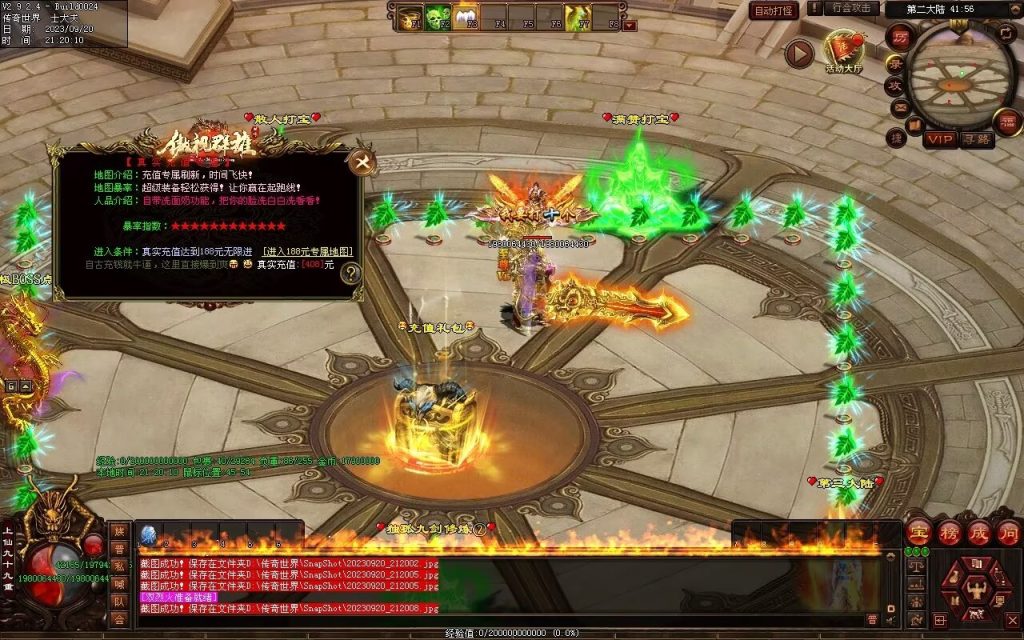The width and height of the screenshot is (1024, 640).
Task: Open the question mark help button
Action: (350, 272)
